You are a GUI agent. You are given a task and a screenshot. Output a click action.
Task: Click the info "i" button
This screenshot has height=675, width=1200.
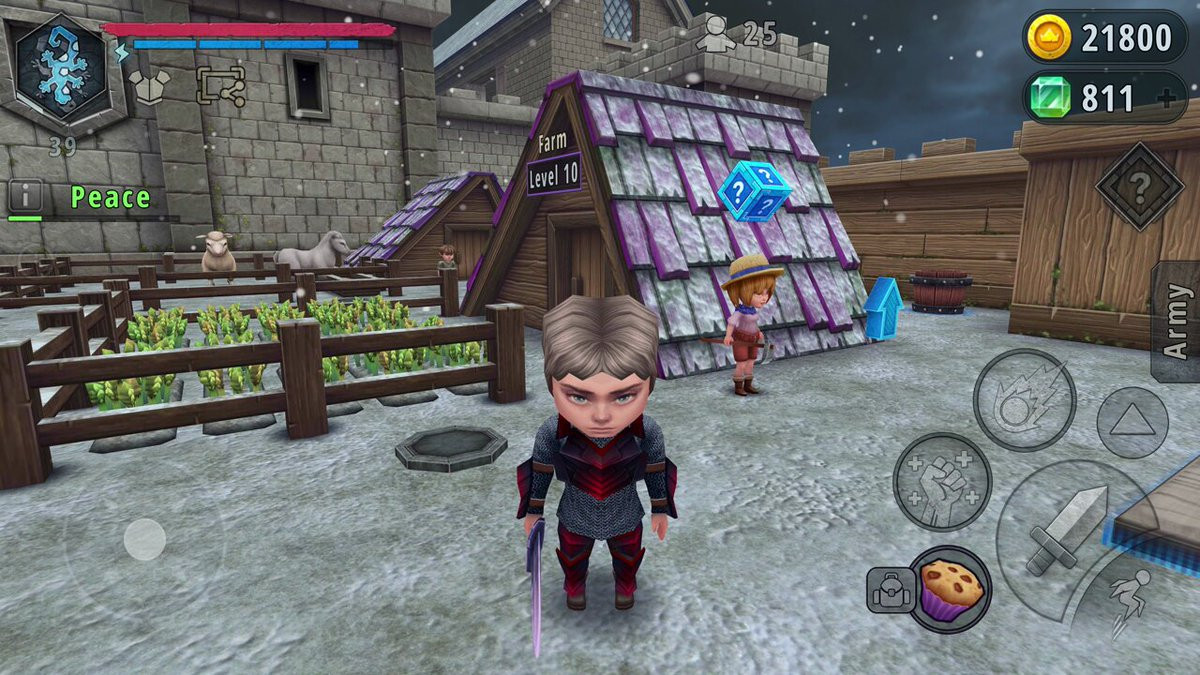point(25,196)
